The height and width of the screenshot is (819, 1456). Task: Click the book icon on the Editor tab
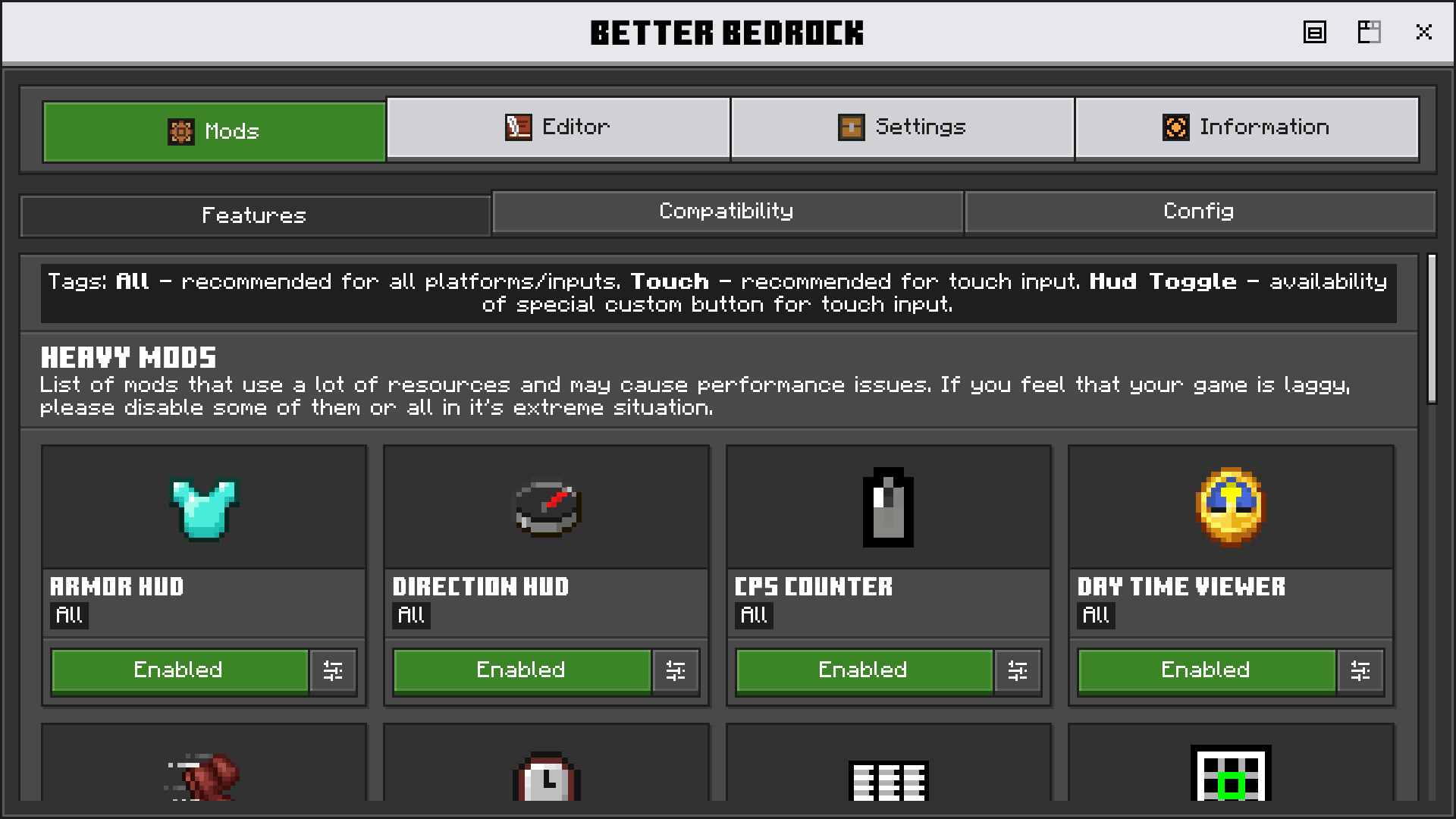pyautogui.click(x=518, y=127)
